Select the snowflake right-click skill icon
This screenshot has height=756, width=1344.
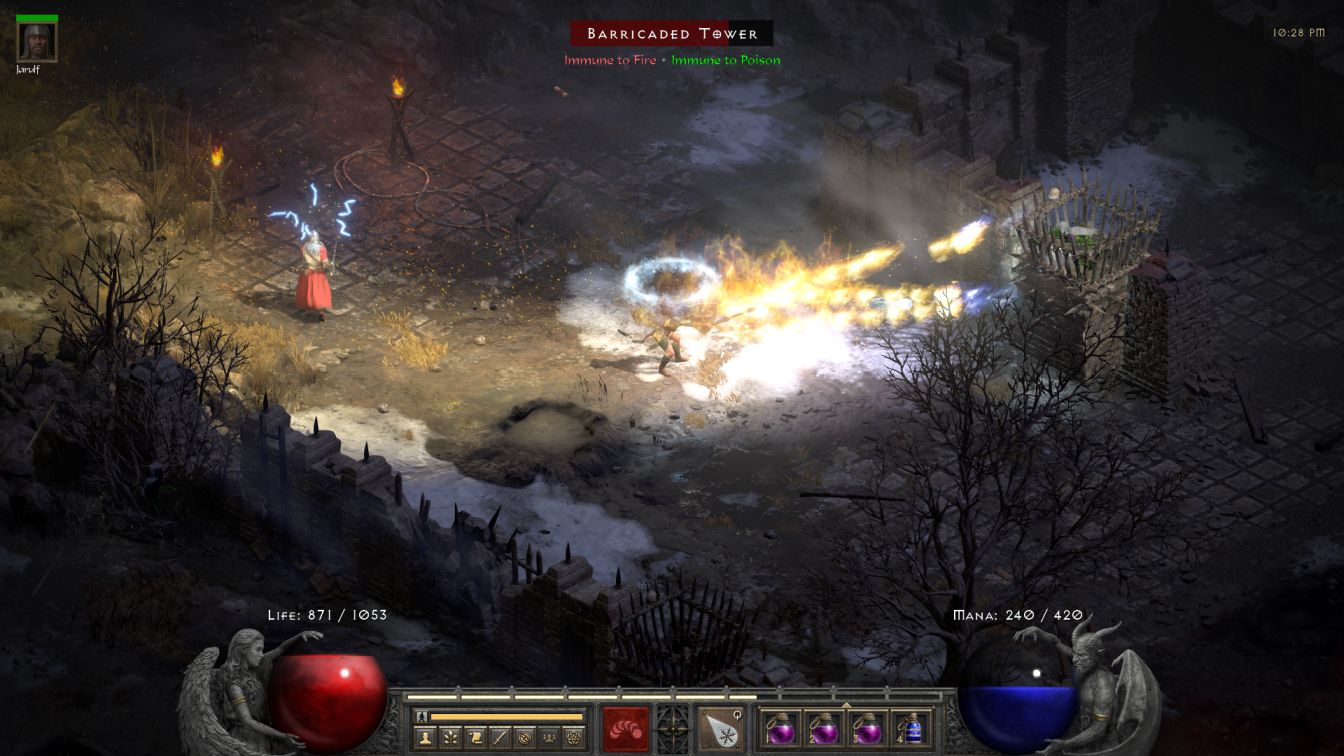[720, 729]
